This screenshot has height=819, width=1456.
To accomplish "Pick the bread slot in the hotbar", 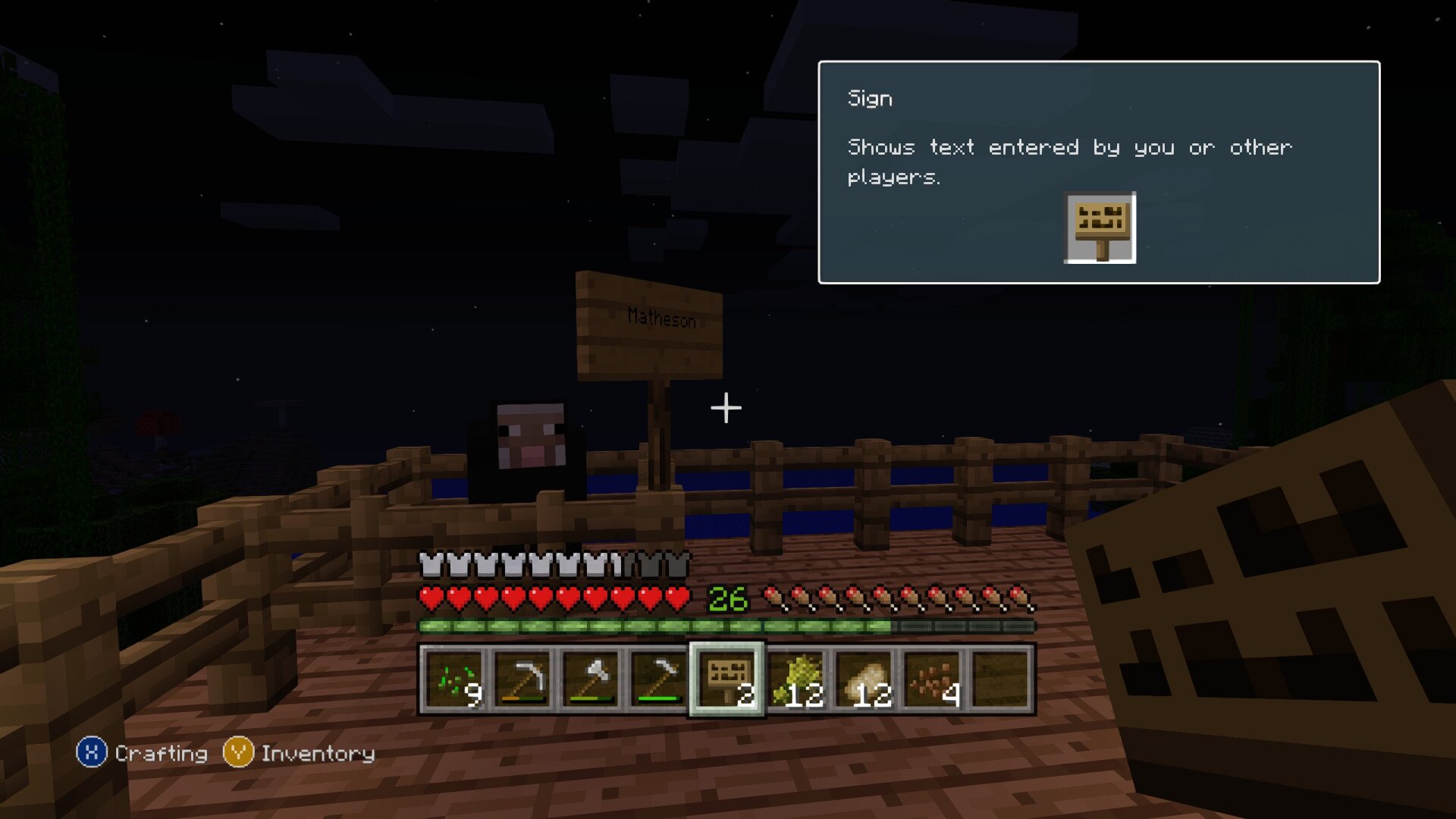I will [x=864, y=679].
